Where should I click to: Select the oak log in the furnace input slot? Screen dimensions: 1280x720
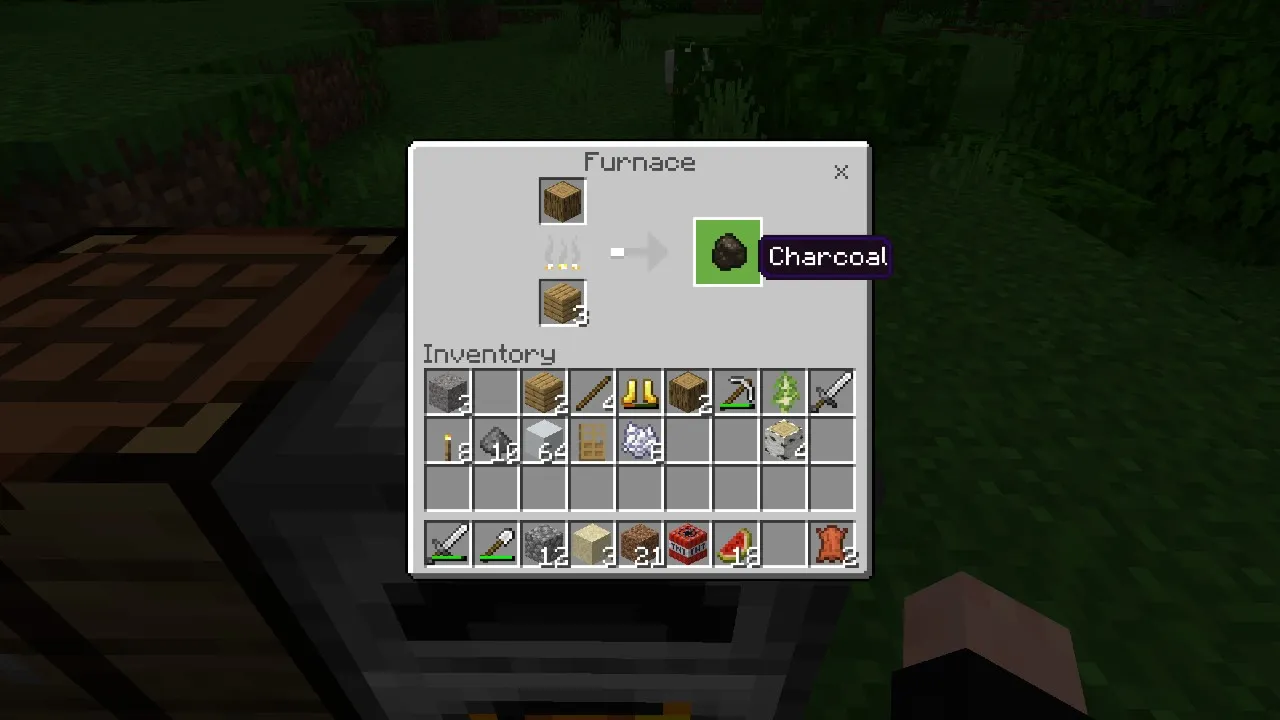point(561,200)
